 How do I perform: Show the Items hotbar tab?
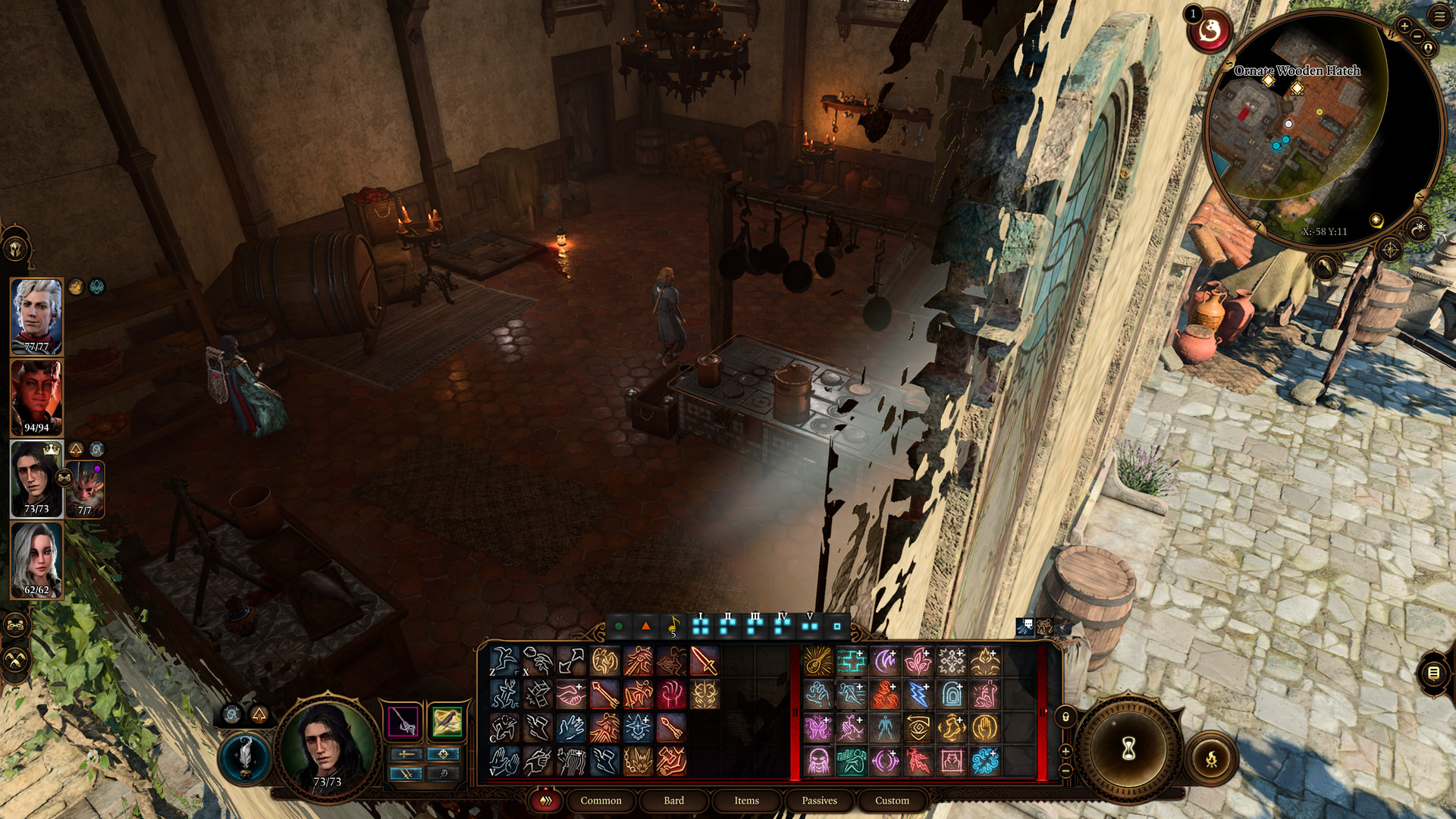click(x=746, y=801)
